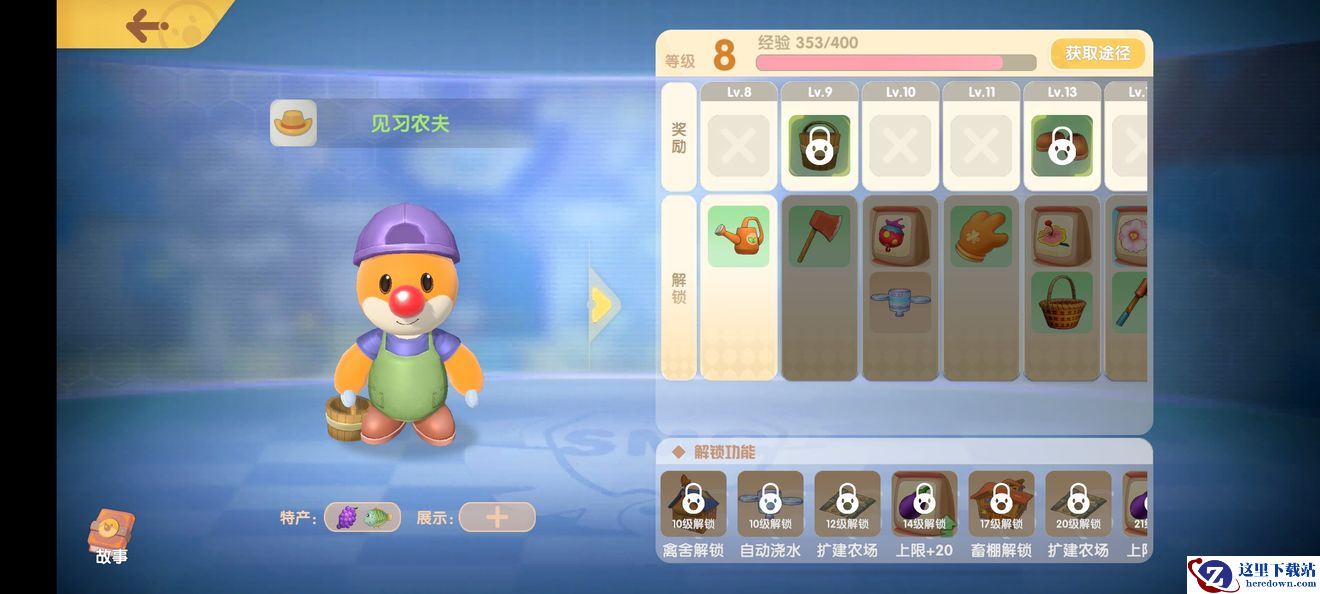Screen dimensions: 1320x594
Task: Select the woven basket unlock item
Action: (1062, 302)
